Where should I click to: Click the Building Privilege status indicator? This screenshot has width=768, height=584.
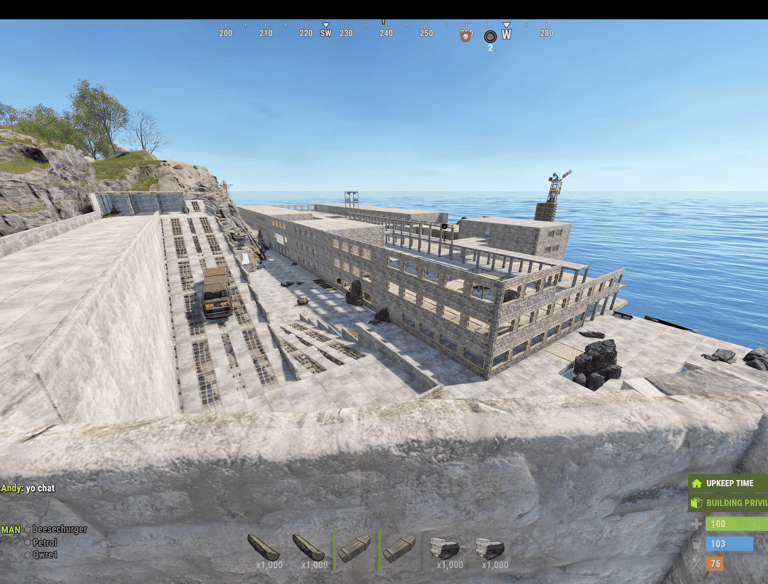[728, 503]
